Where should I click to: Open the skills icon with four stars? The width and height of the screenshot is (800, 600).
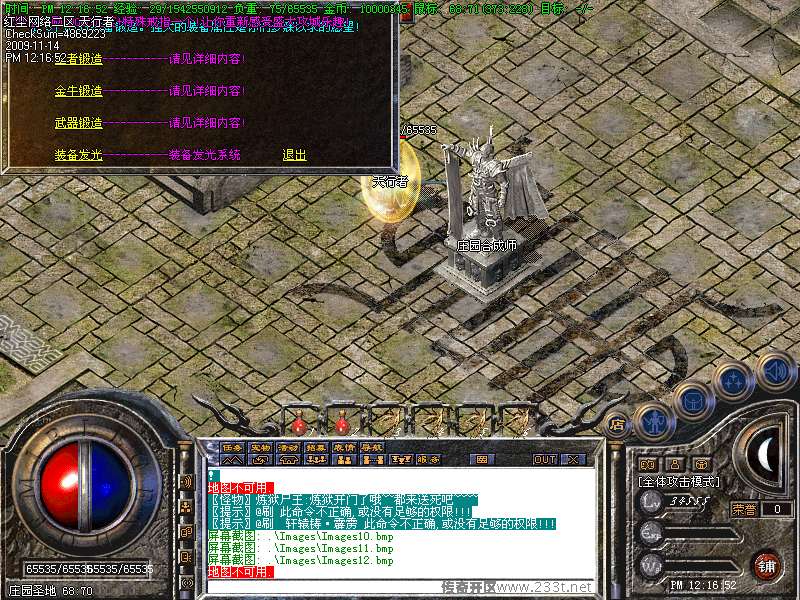pos(733,381)
